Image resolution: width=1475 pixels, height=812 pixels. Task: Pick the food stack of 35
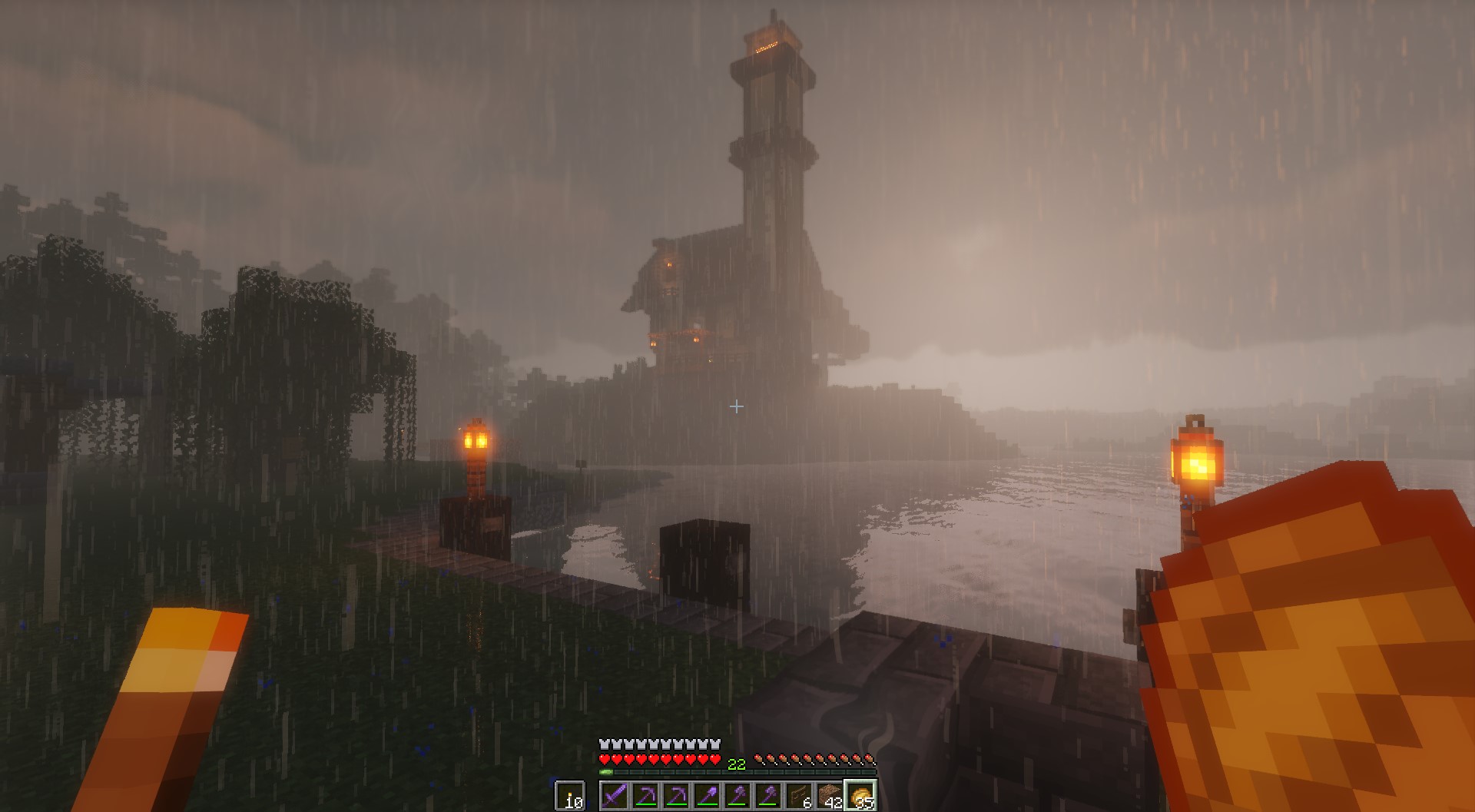click(x=860, y=796)
